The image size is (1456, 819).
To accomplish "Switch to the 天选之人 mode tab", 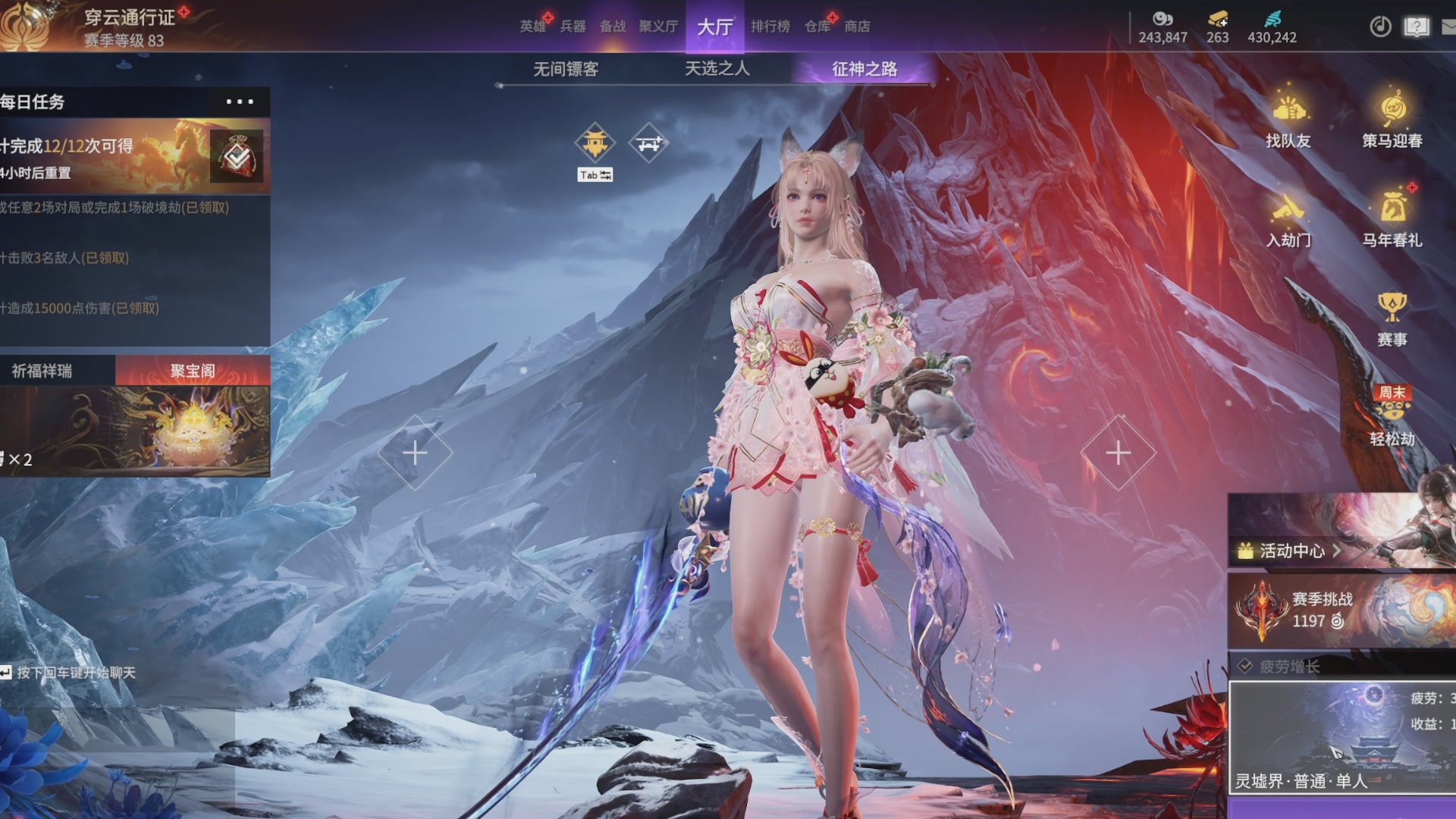I will pyautogui.click(x=717, y=69).
